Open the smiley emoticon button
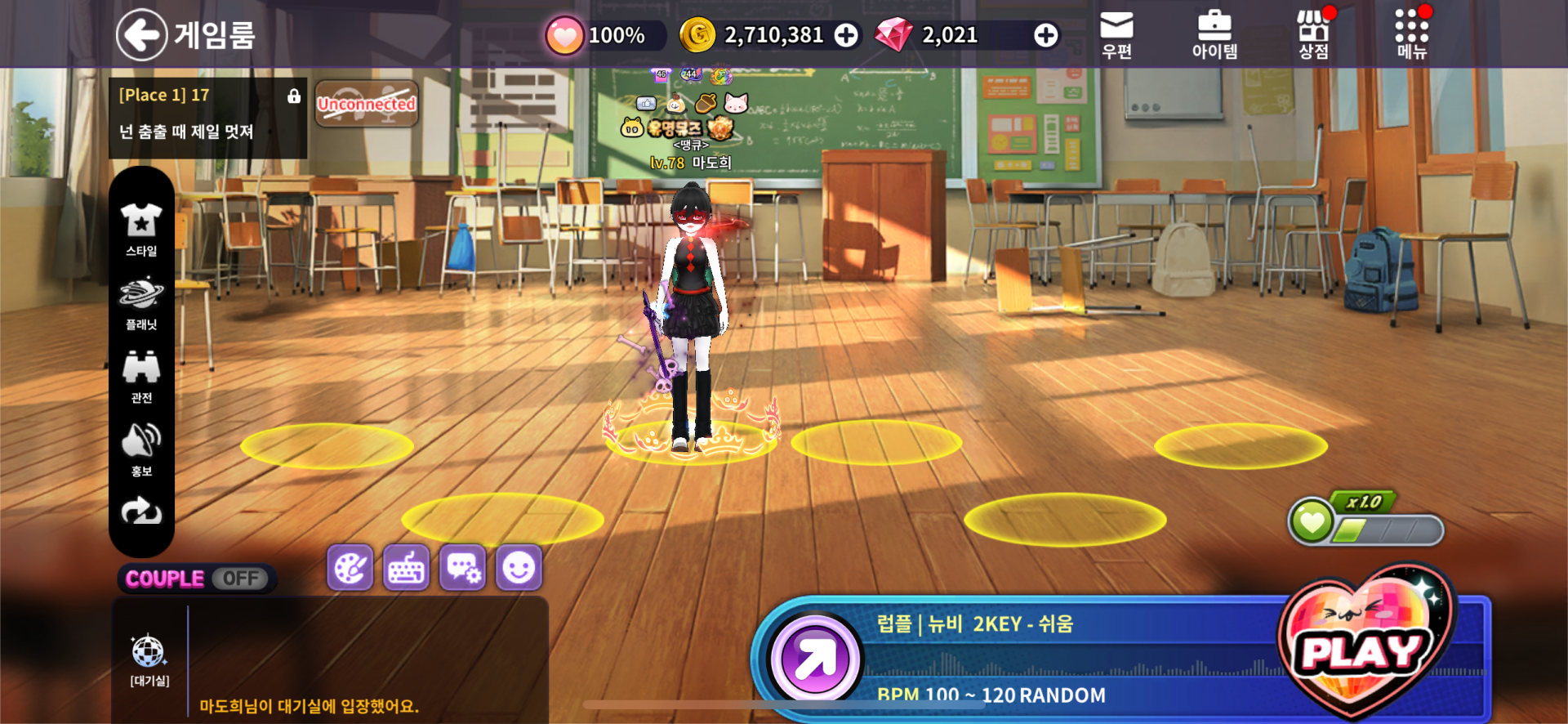This screenshot has width=1568, height=724. tap(519, 567)
